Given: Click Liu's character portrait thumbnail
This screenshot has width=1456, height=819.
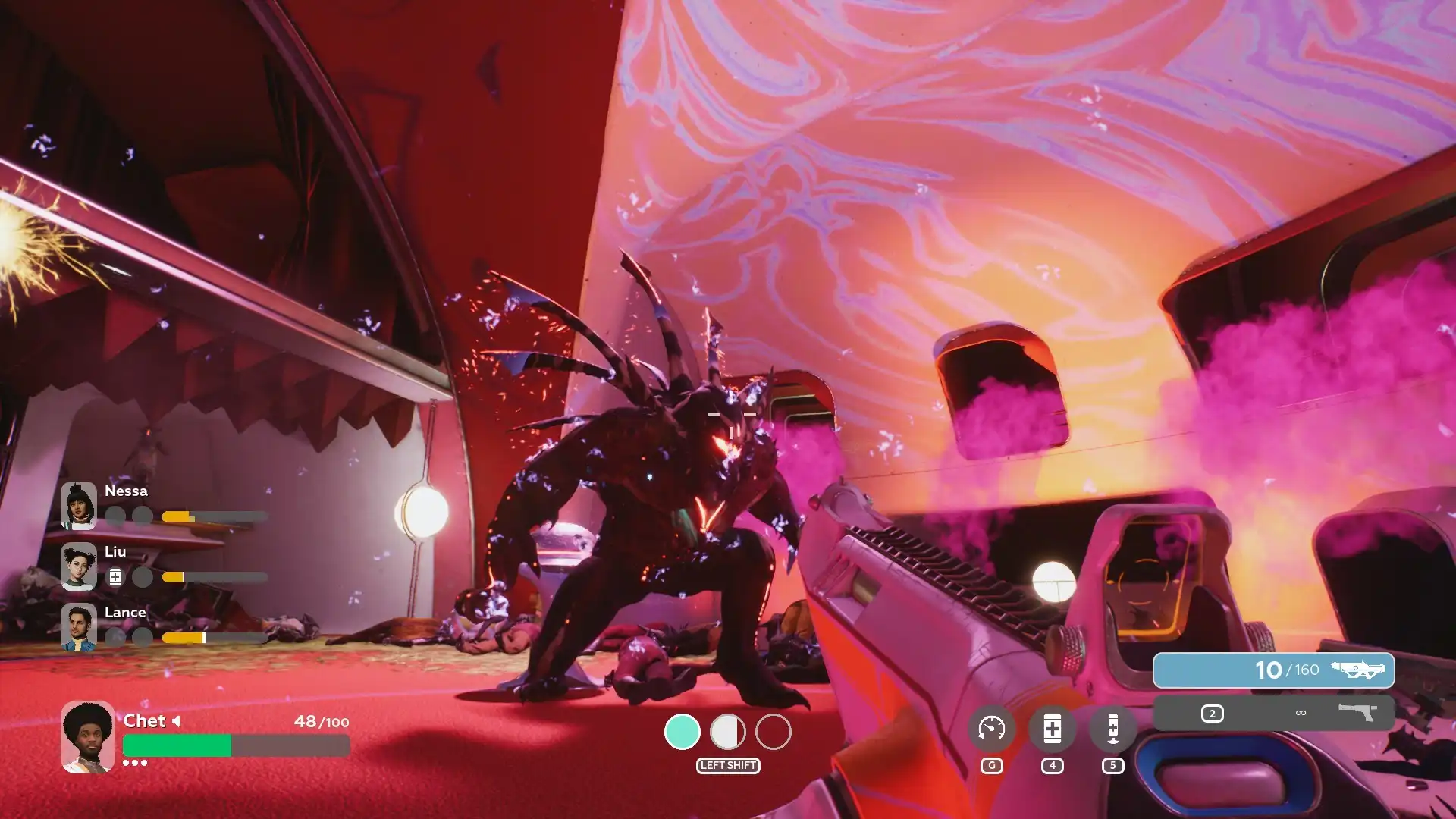Looking at the screenshot, I should point(80,566).
